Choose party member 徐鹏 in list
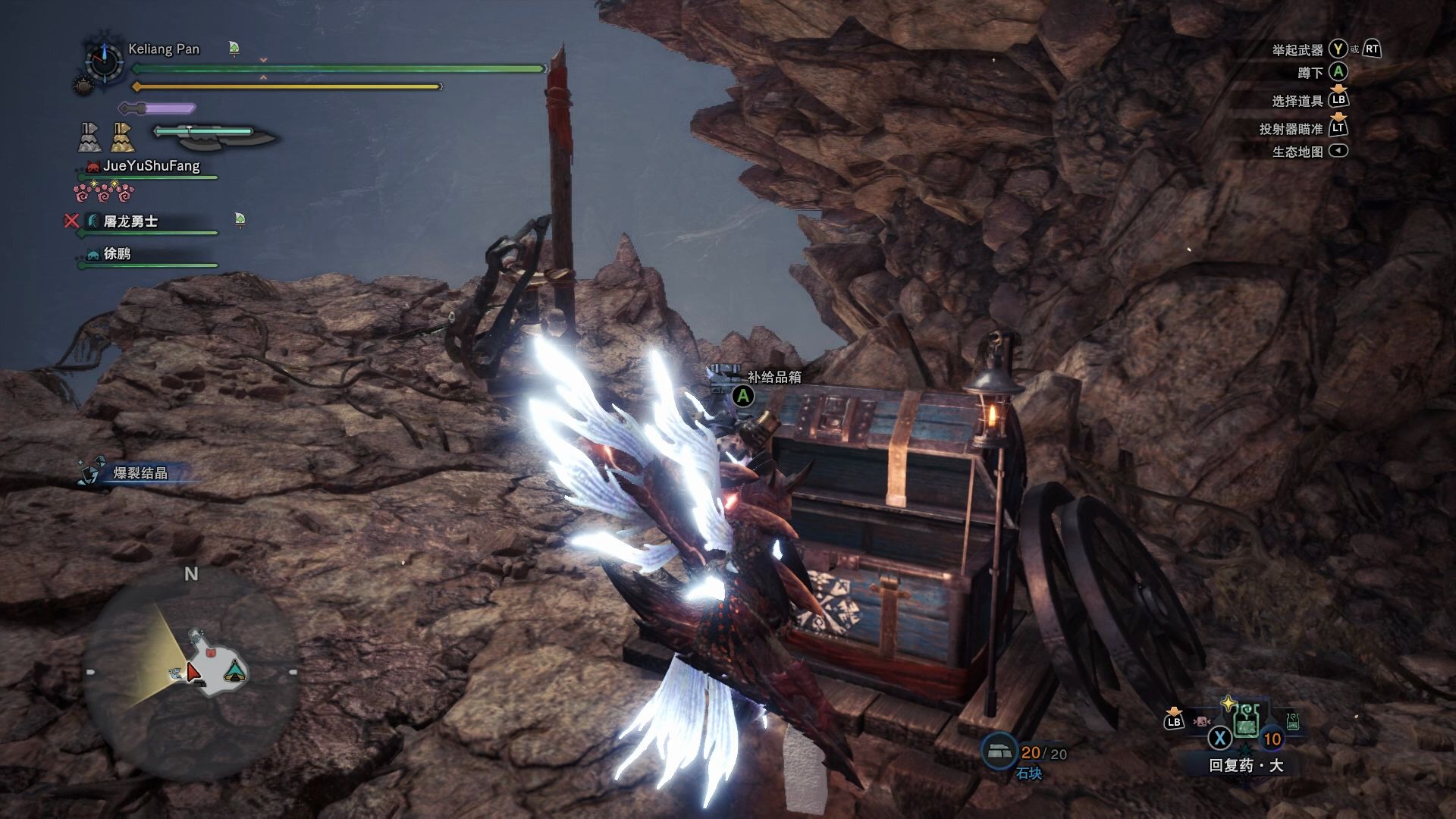Screen dimensions: 1456x819 click(117, 254)
